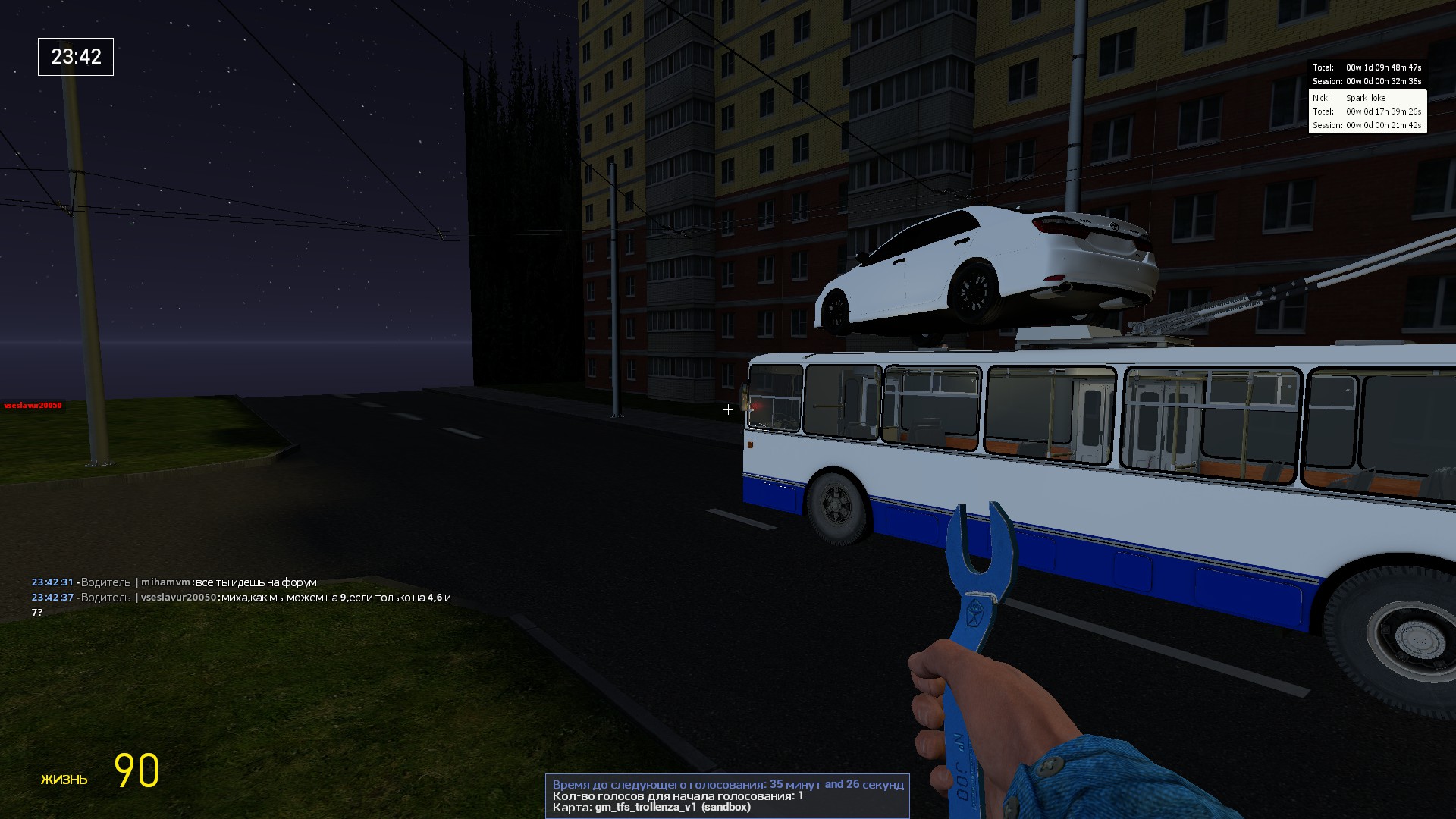The image size is (1456, 819).
Task: Click the map vote info panel
Action: [727, 795]
